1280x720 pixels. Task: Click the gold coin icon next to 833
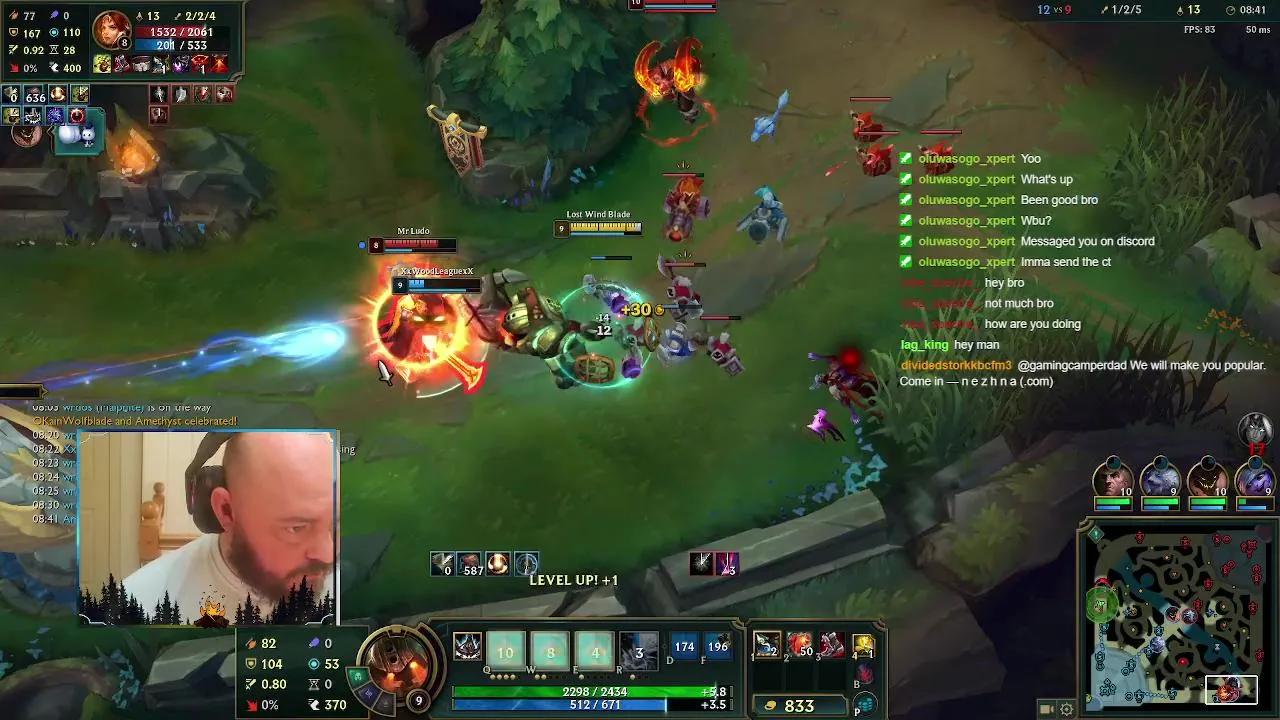(x=772, y=705)
